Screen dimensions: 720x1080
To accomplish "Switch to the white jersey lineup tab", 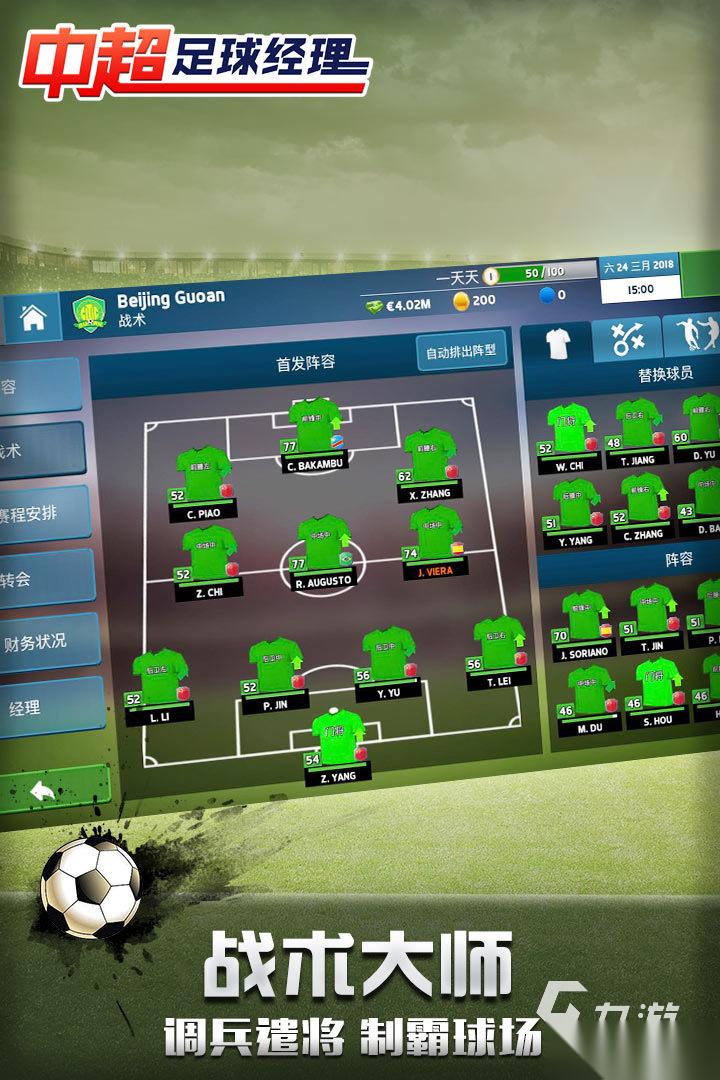I will [555, 343].
